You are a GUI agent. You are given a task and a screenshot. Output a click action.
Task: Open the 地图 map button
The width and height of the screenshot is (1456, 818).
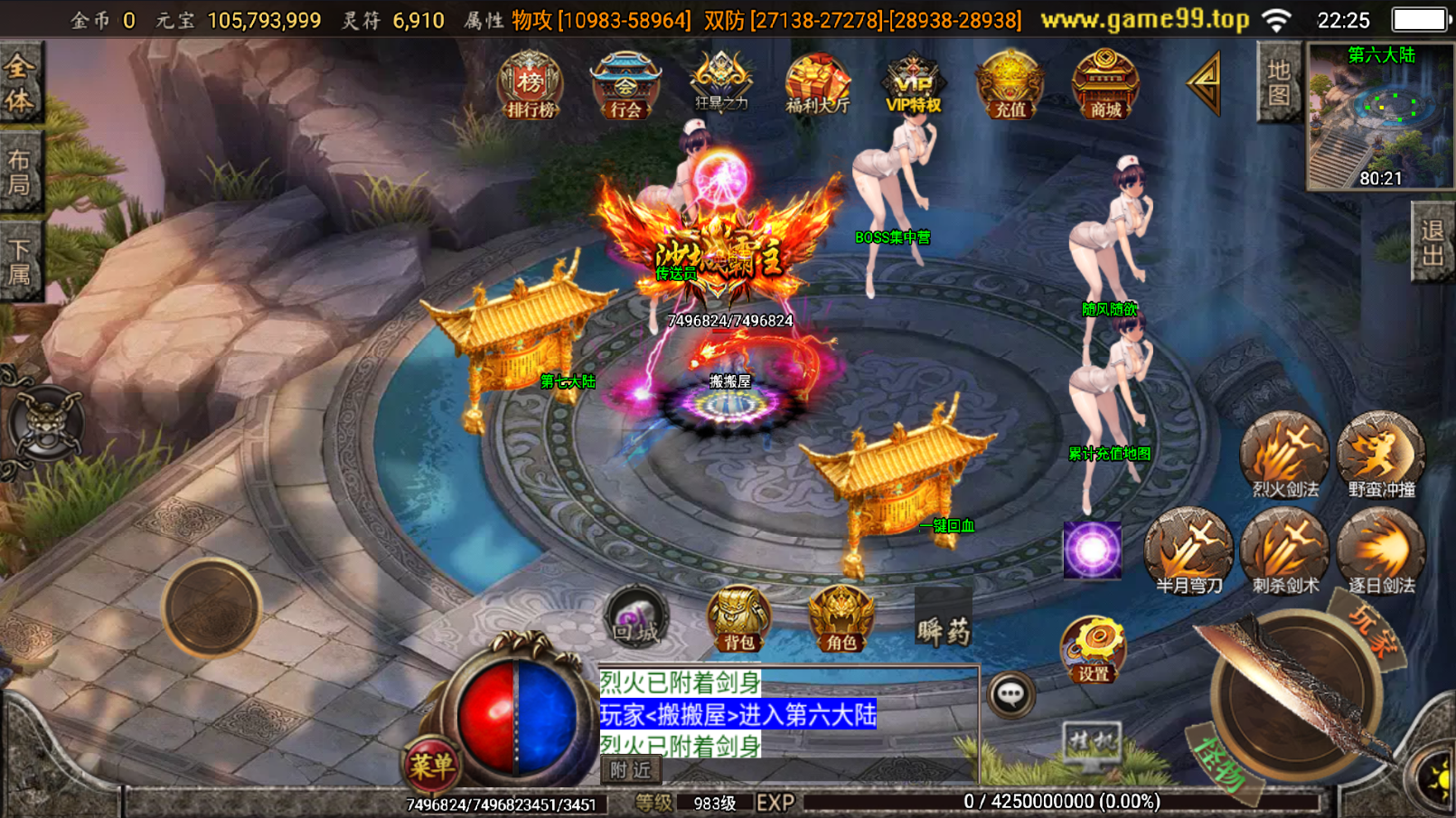pyautogui.click(x=1279, y=82)
